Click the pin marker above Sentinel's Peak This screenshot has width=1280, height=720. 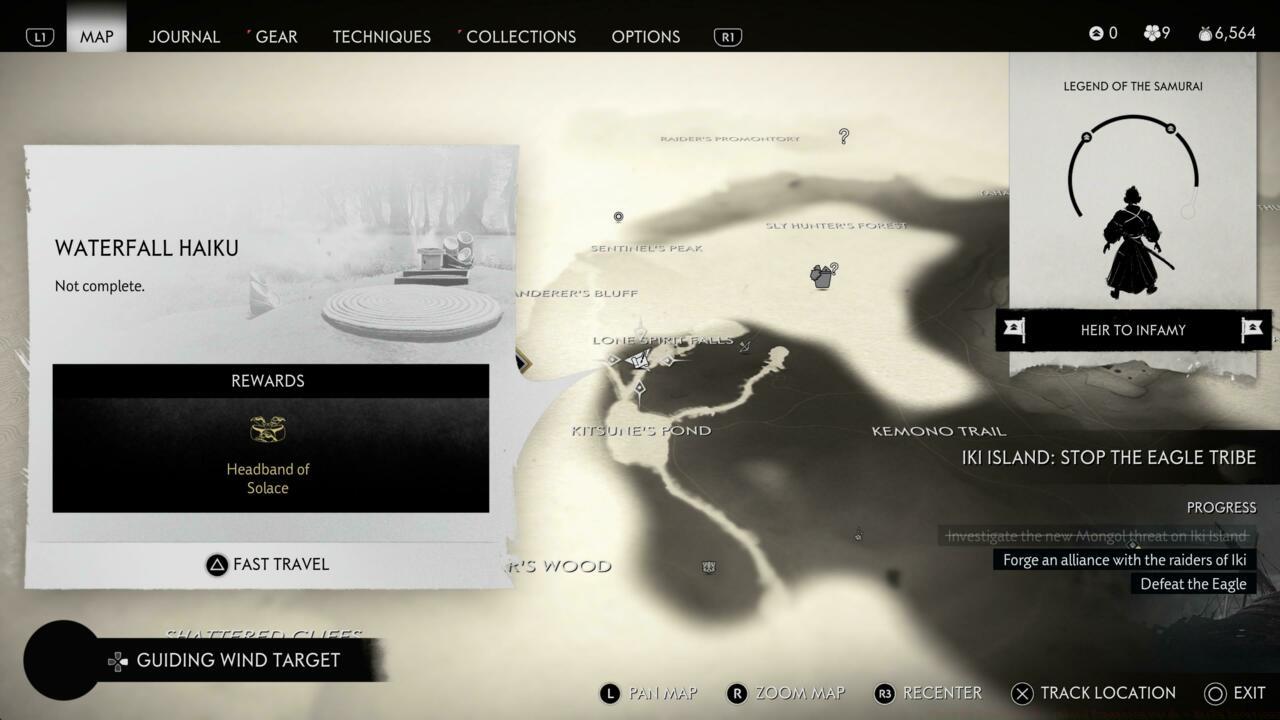pyautogui.click(x=618, y=217)
